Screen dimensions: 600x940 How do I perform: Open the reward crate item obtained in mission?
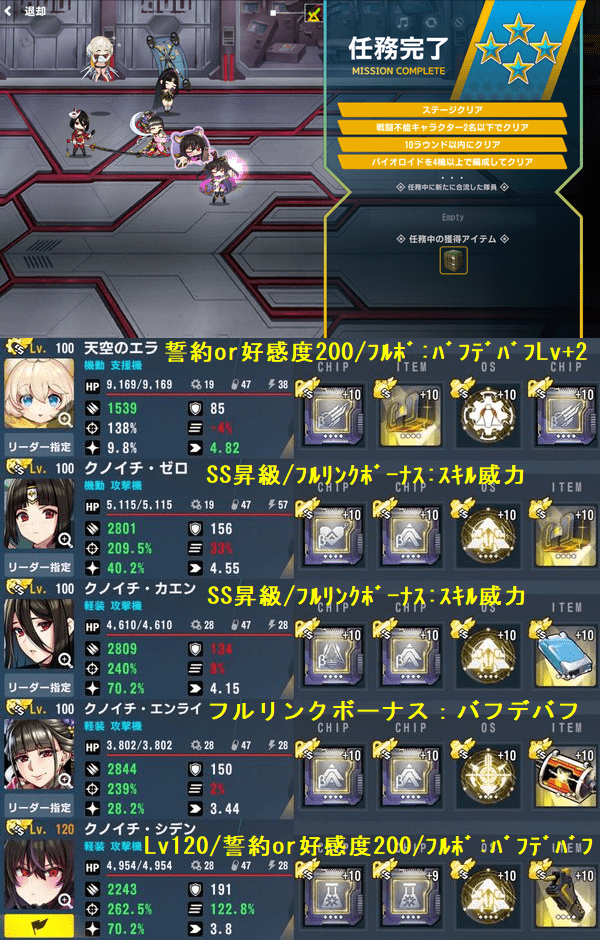click(x=454, y=262)
